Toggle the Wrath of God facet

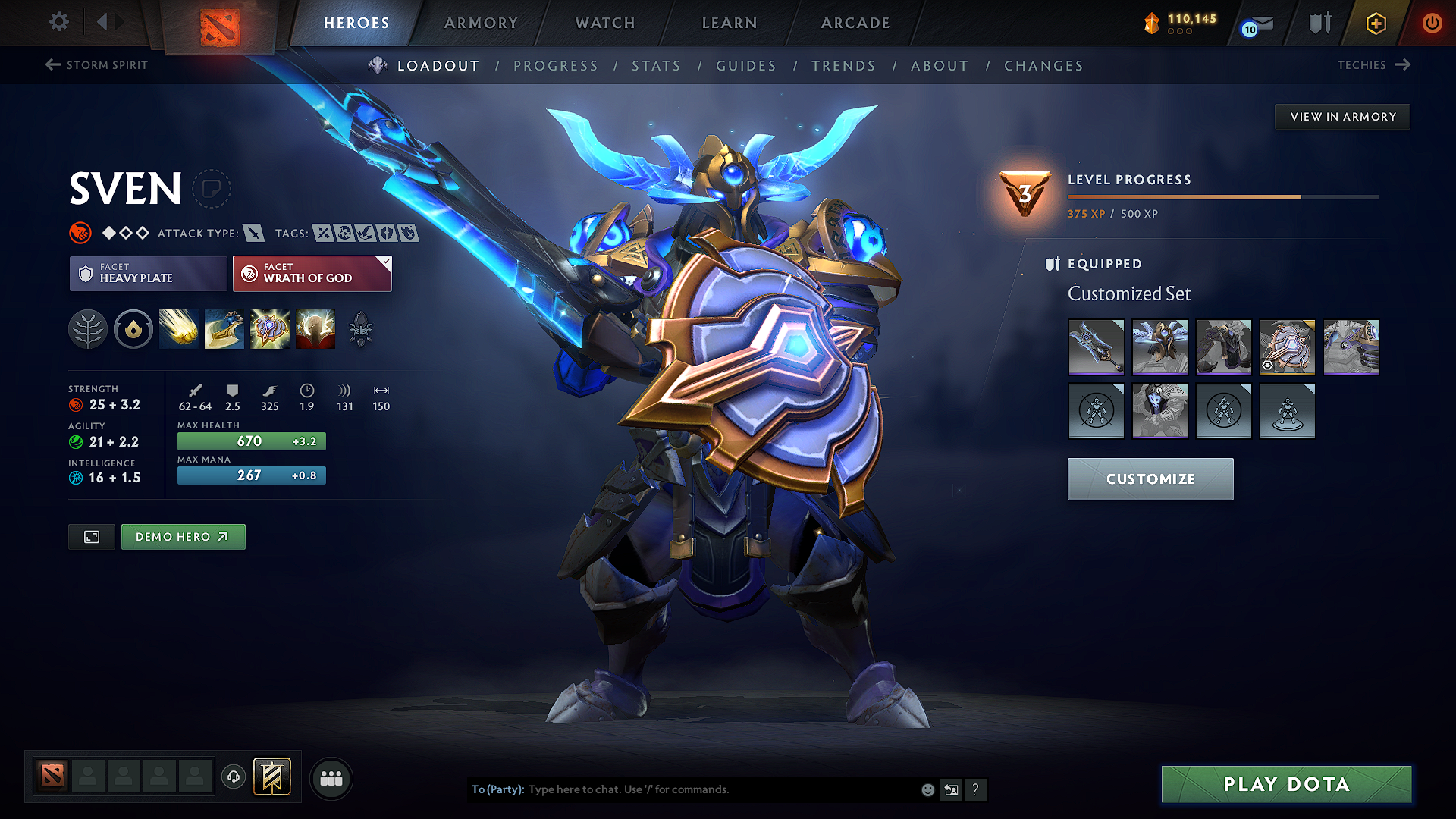point(311,273)
